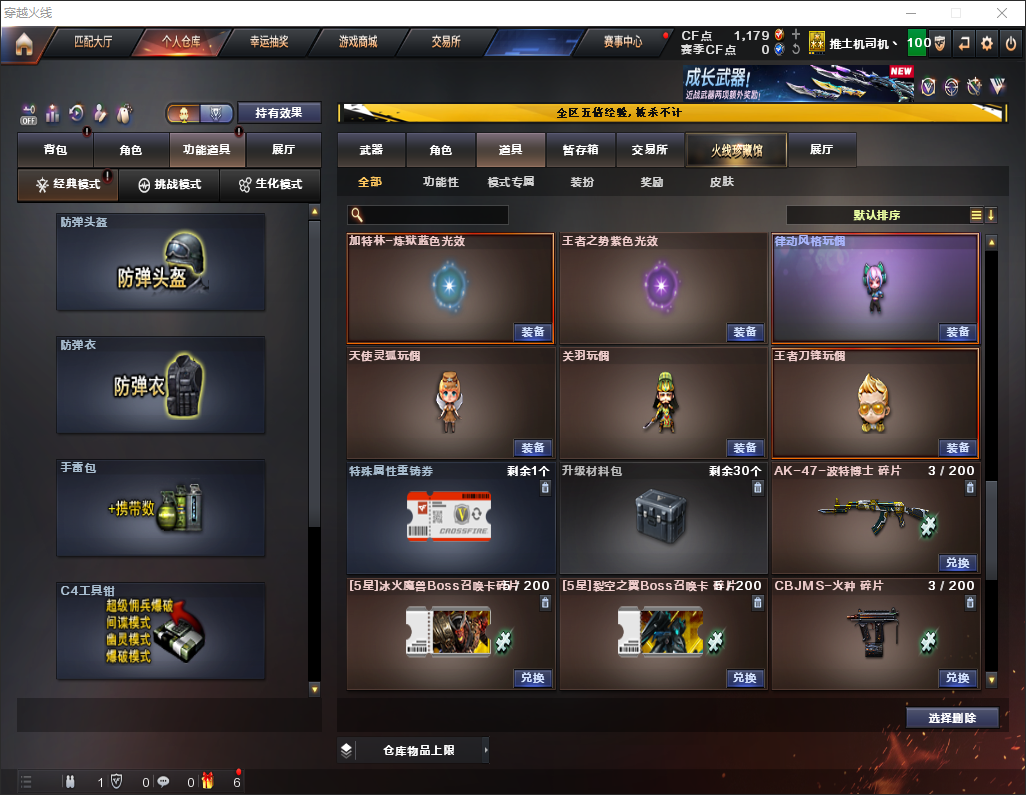Click the home icon button
Image resolution: width=1026 pixels, height=795 pixels.
click(x=24, y=43)
